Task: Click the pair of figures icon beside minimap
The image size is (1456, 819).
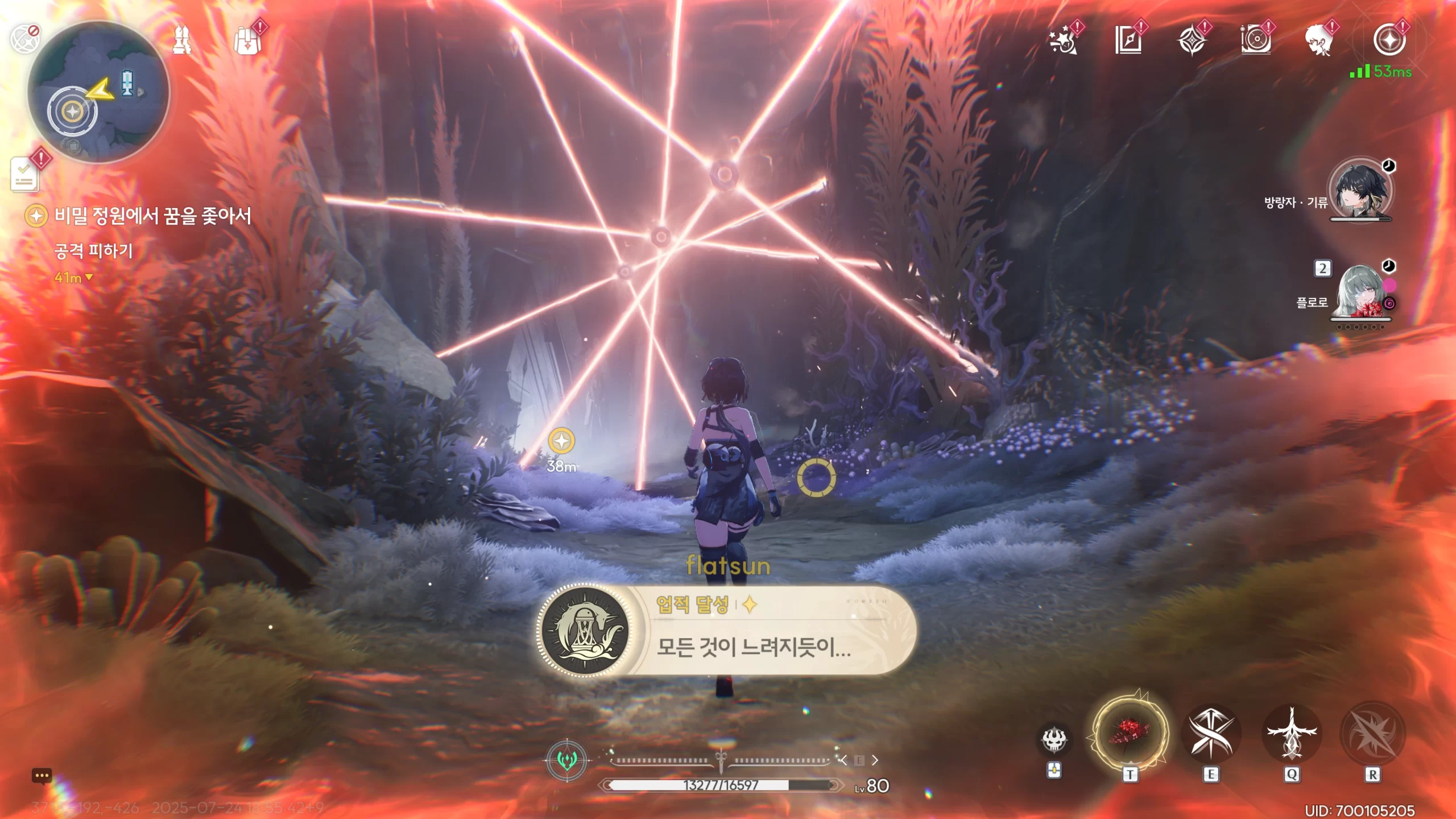Action: pos(182,41)
